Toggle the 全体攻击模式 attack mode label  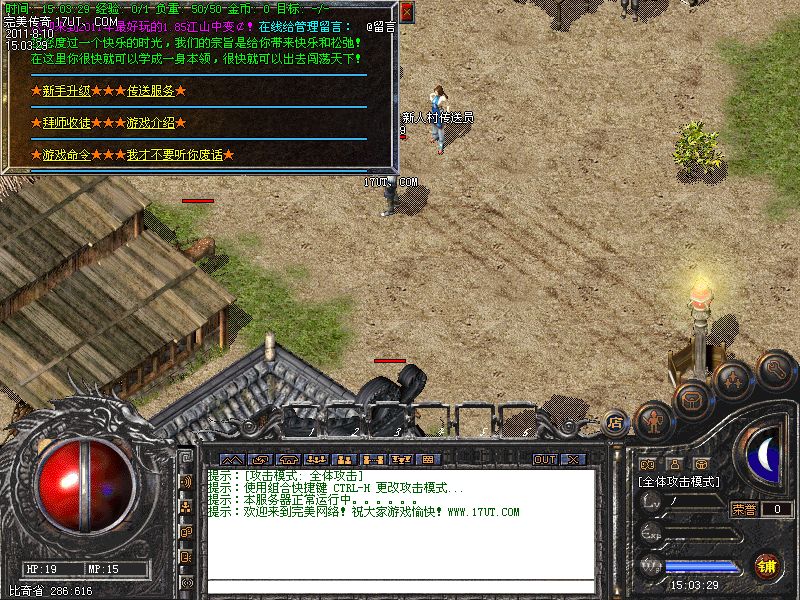[x=680, y=482]
